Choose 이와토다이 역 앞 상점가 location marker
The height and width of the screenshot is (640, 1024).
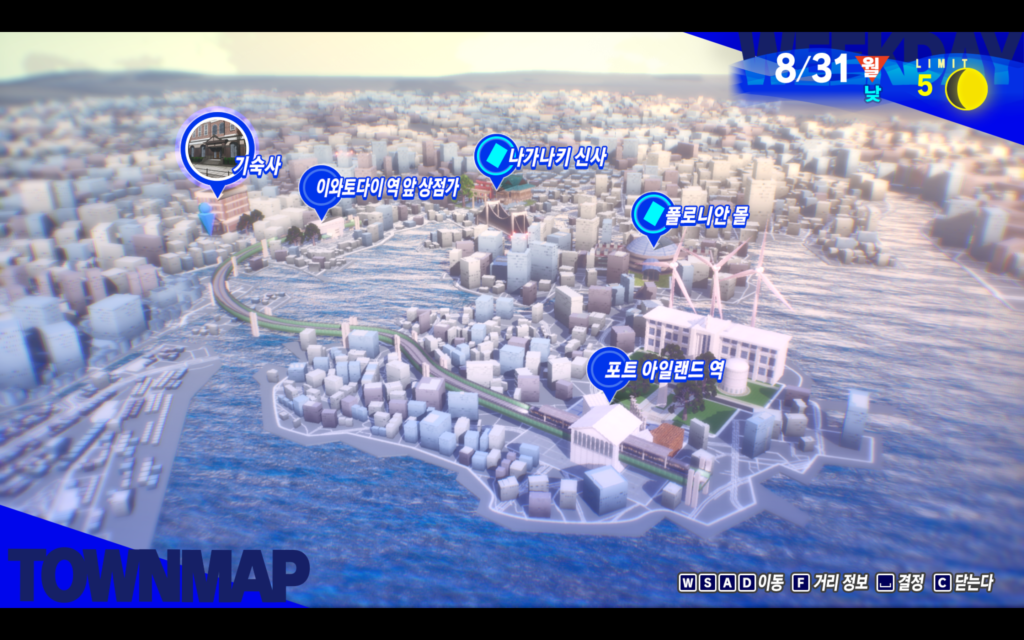321,186
